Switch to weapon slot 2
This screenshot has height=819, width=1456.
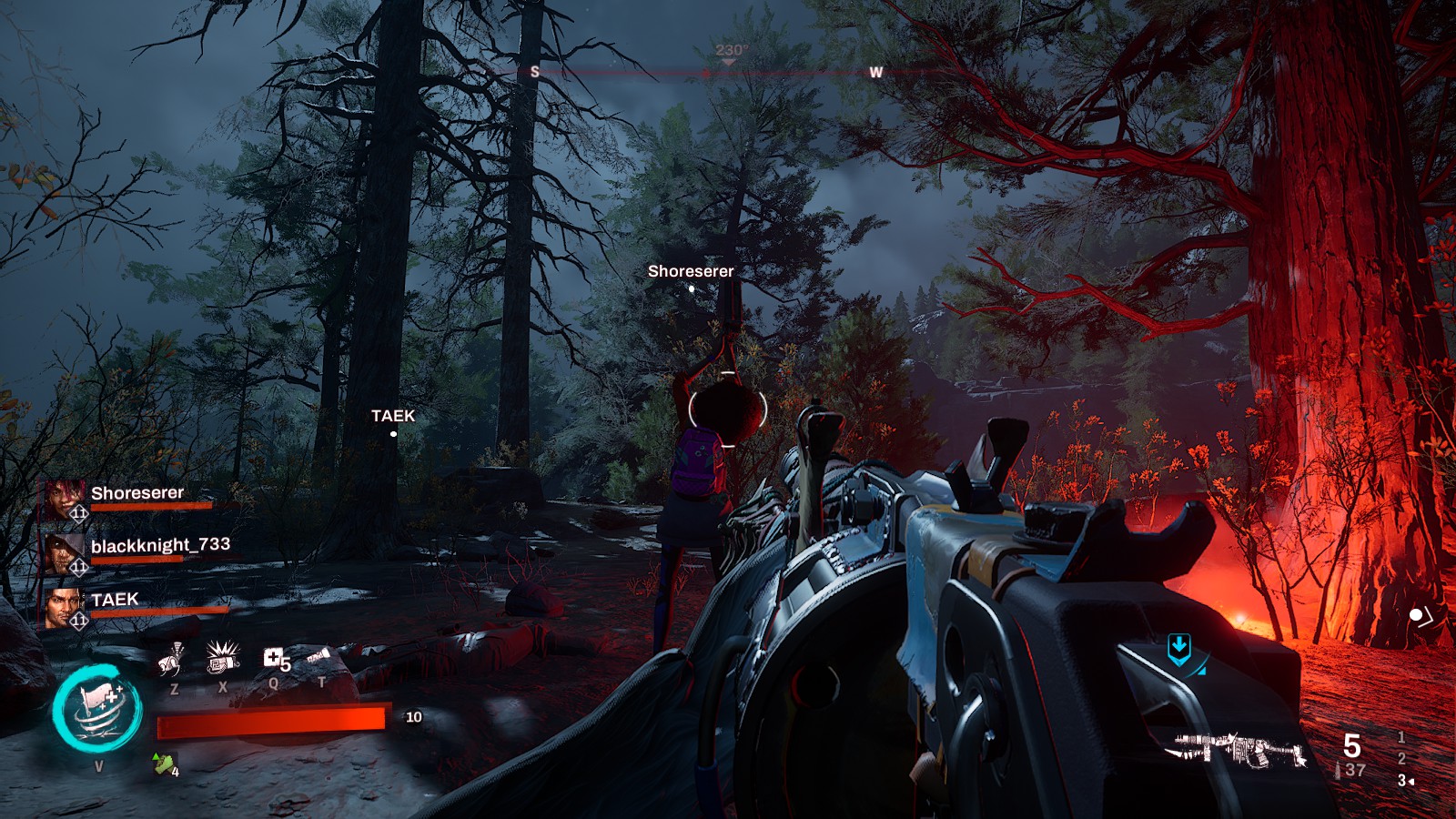tap(1401, 758)
